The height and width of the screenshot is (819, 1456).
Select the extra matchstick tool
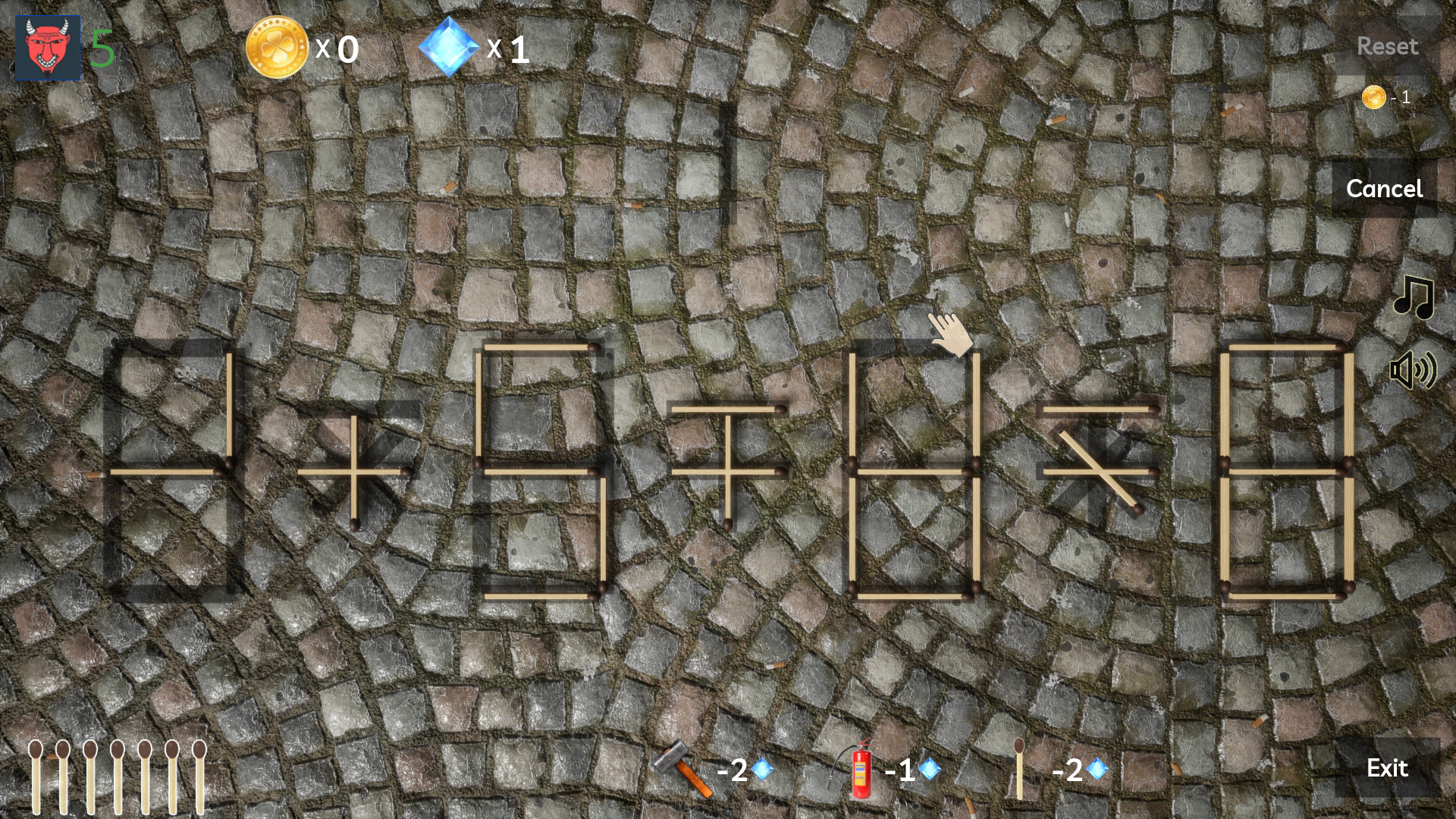click(x=1020, y=770)
